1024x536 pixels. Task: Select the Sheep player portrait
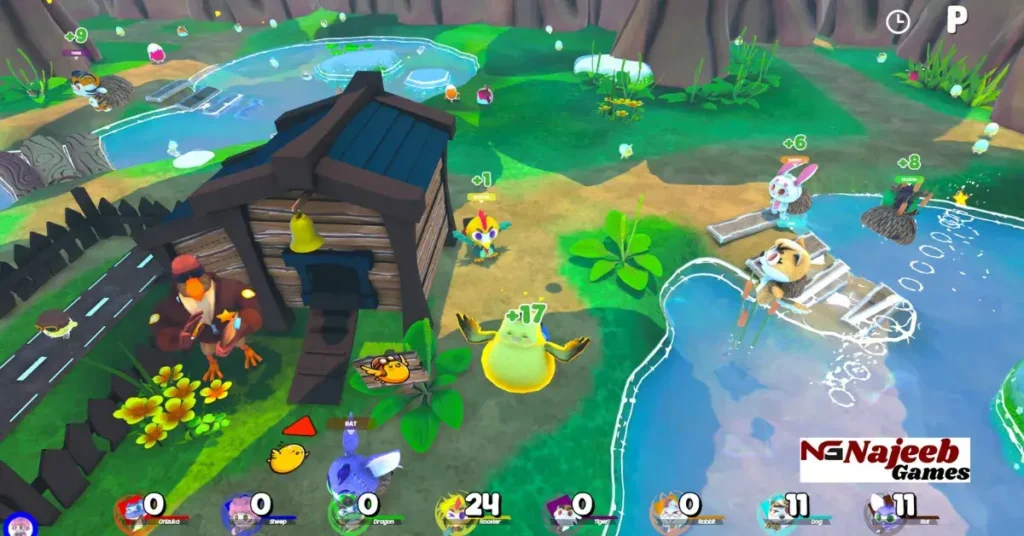(x=241, y=512)
